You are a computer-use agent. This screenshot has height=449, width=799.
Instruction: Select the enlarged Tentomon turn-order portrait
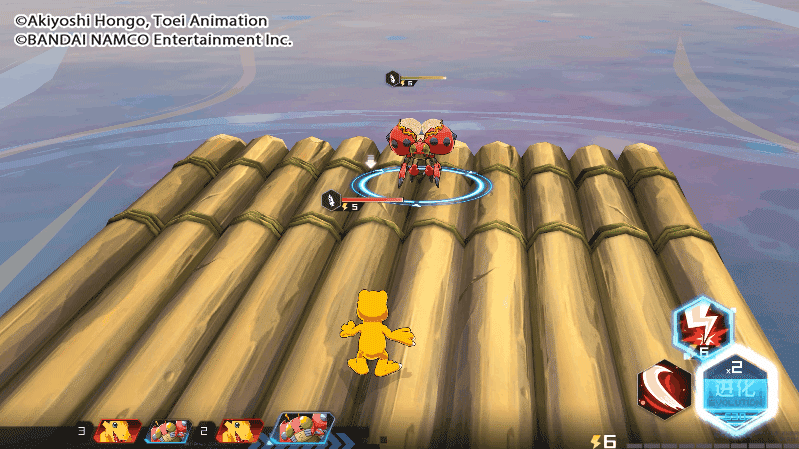(302, 430)
